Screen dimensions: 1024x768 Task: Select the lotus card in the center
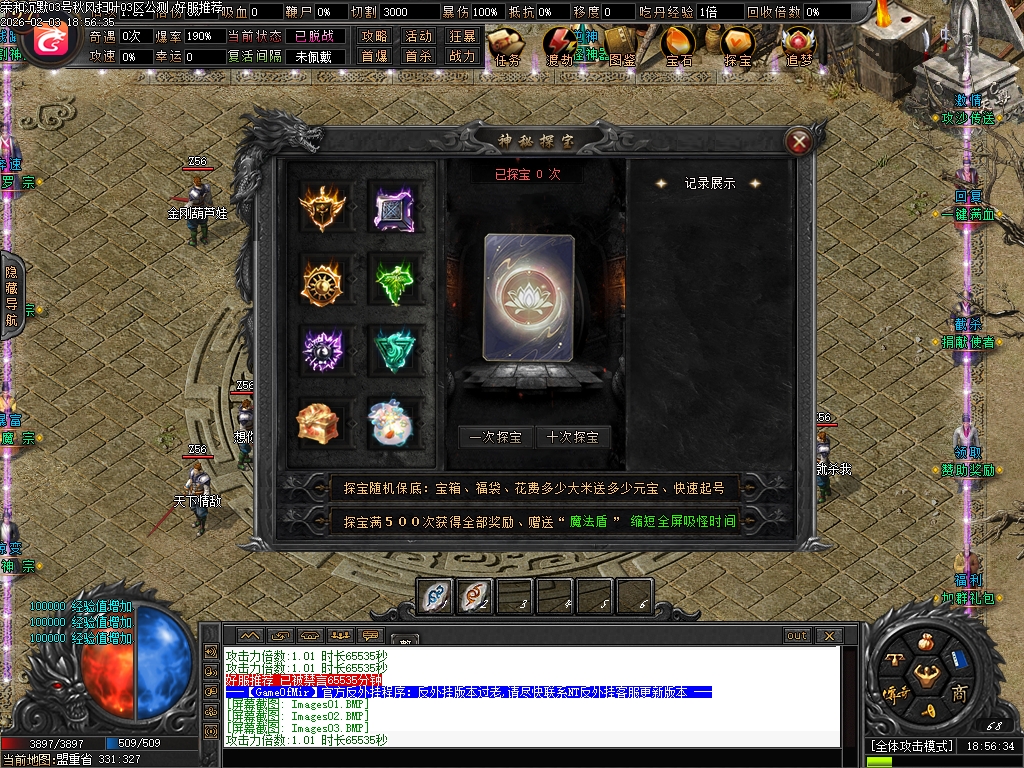(529, 298)
